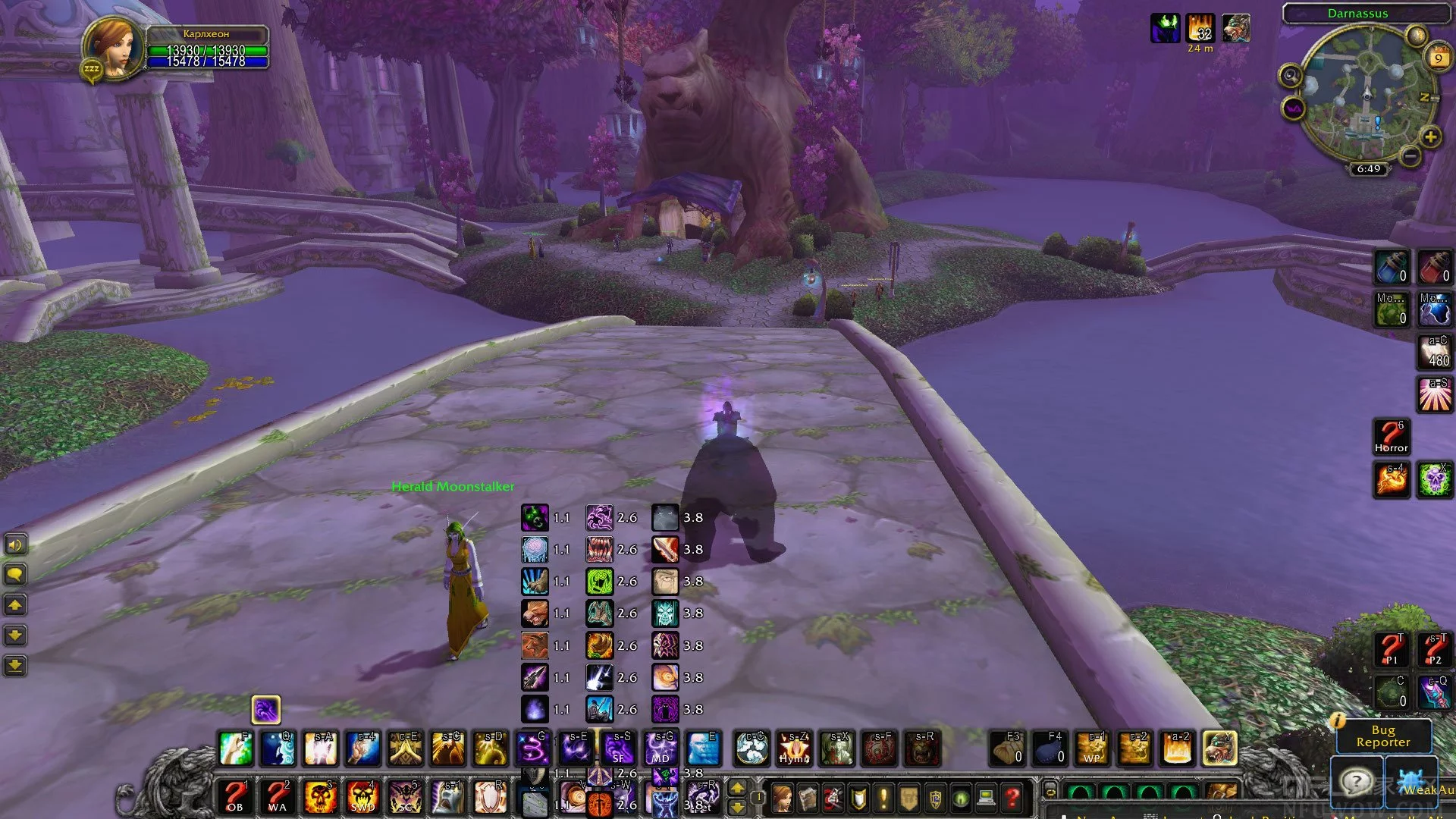Use the Horror macro button
This screenshot has width=1456, height=819.
[1392, 438]
